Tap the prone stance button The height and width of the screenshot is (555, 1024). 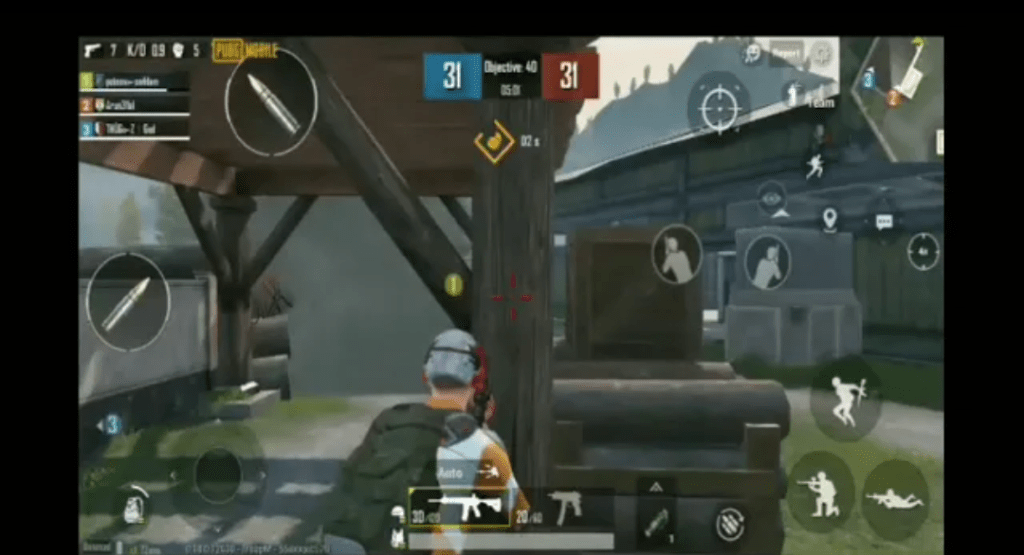[894, 499]
